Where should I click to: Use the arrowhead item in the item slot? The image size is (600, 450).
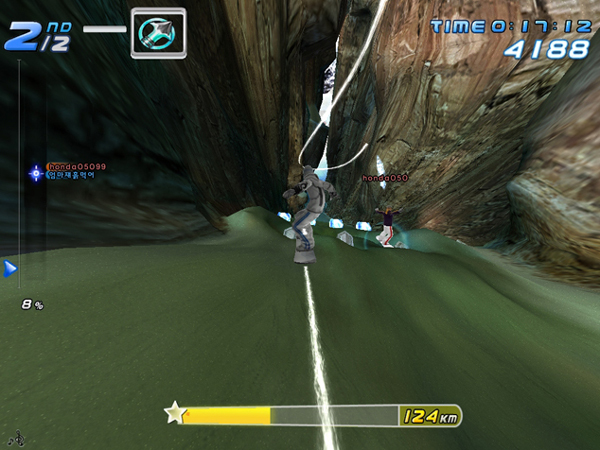point(158,28)
